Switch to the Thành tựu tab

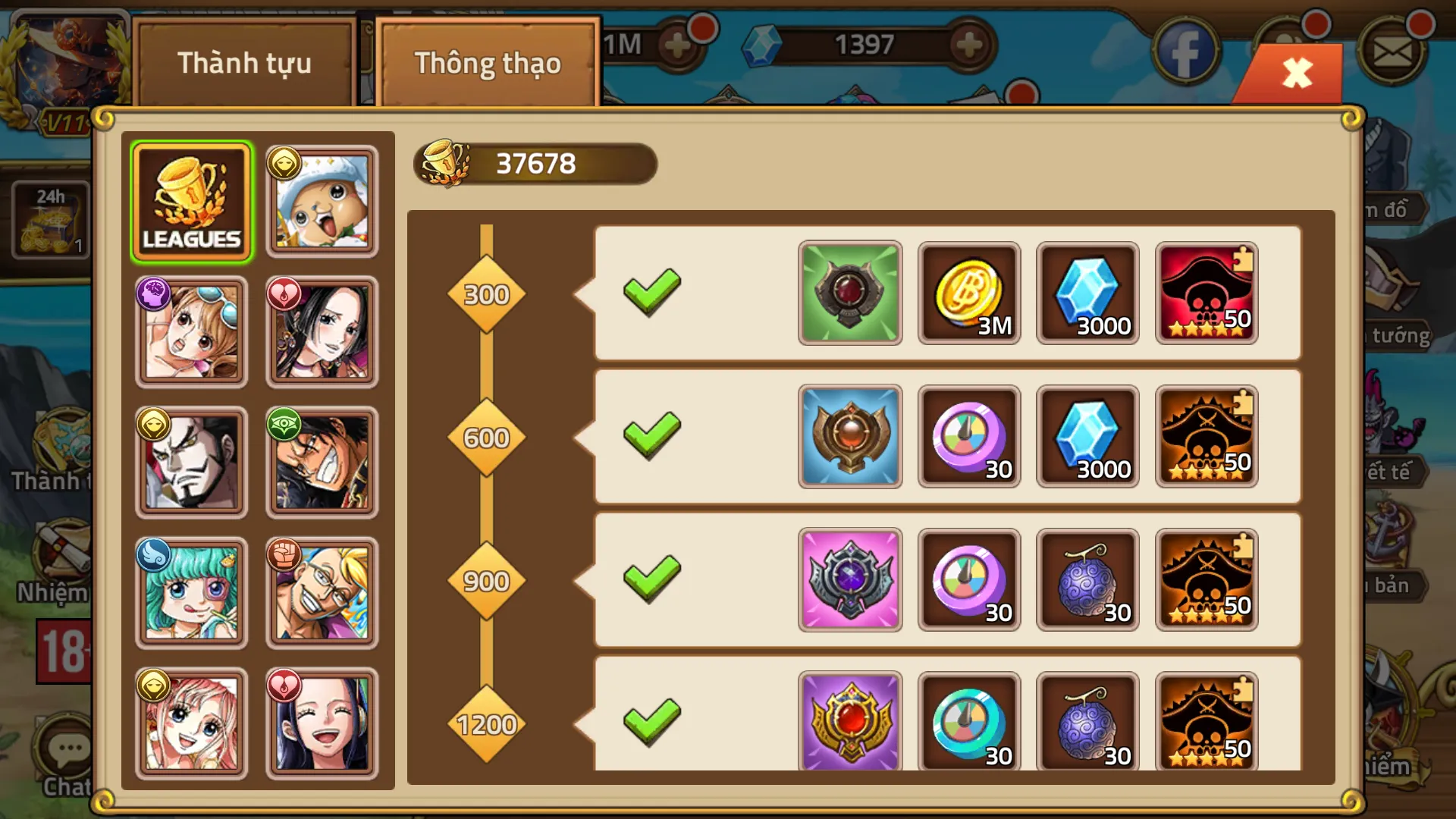coord(244,64)
